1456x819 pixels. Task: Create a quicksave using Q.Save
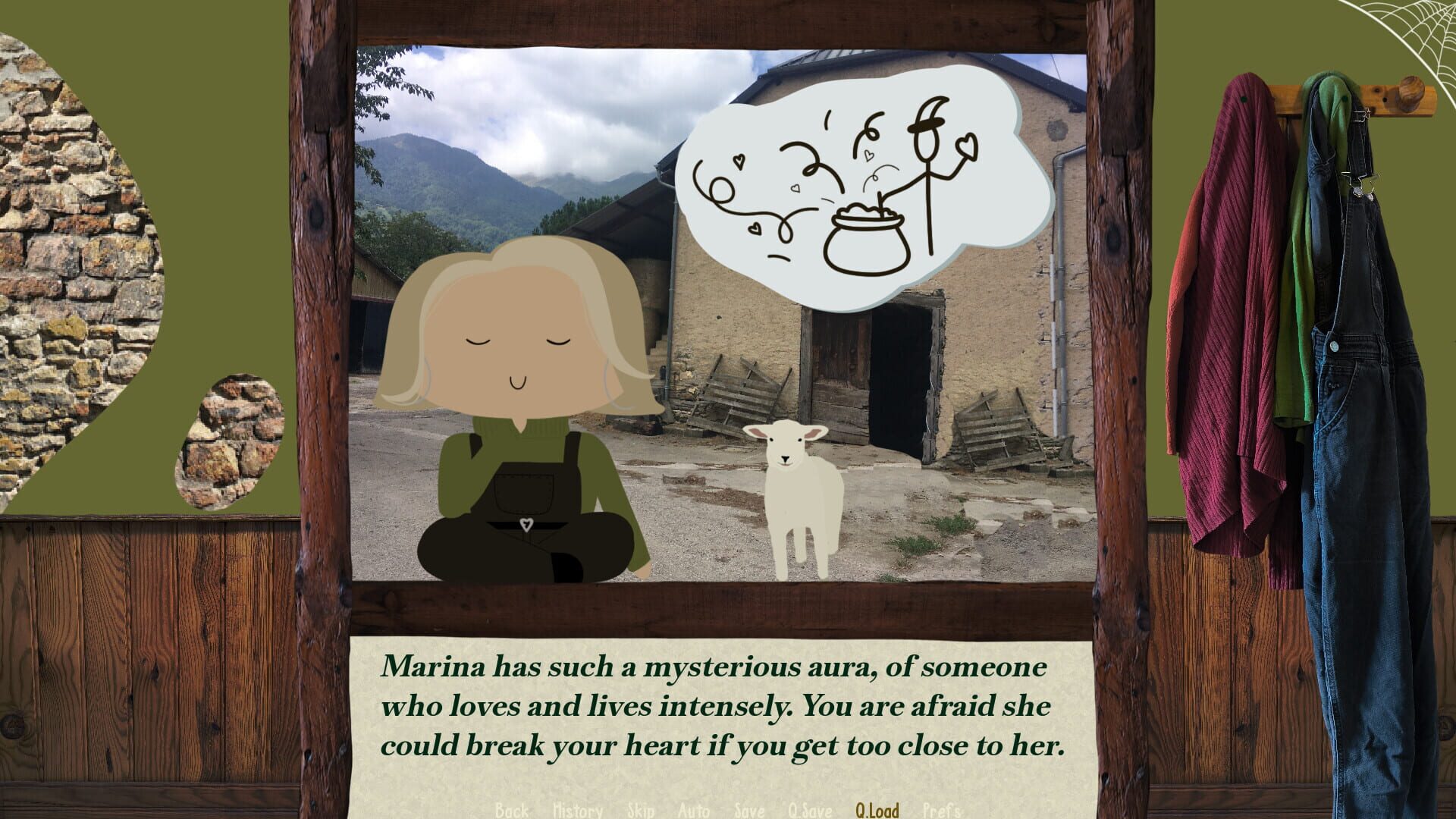coord(808,811)
